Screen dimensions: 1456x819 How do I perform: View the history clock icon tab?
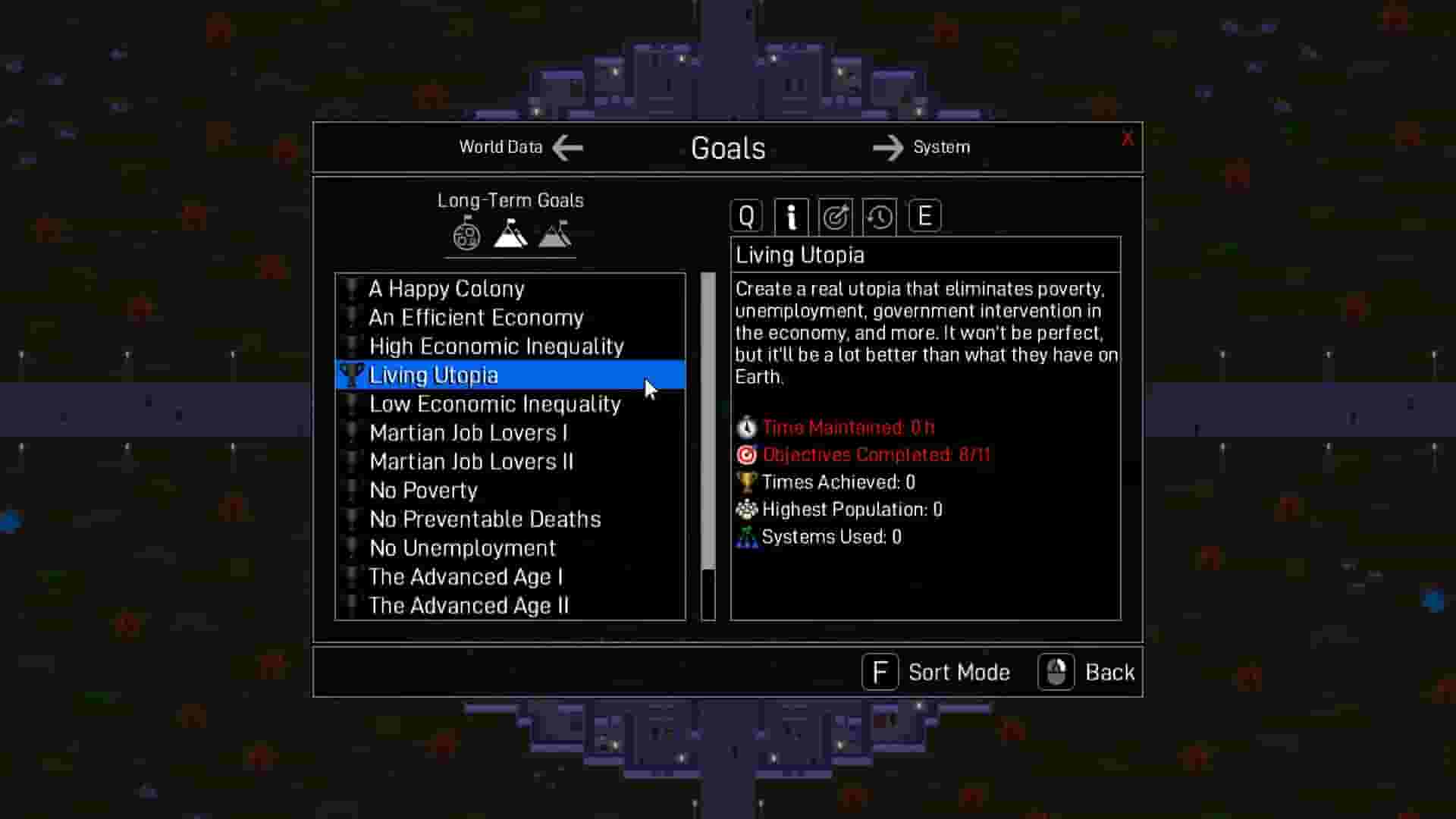tap(879, 215)
